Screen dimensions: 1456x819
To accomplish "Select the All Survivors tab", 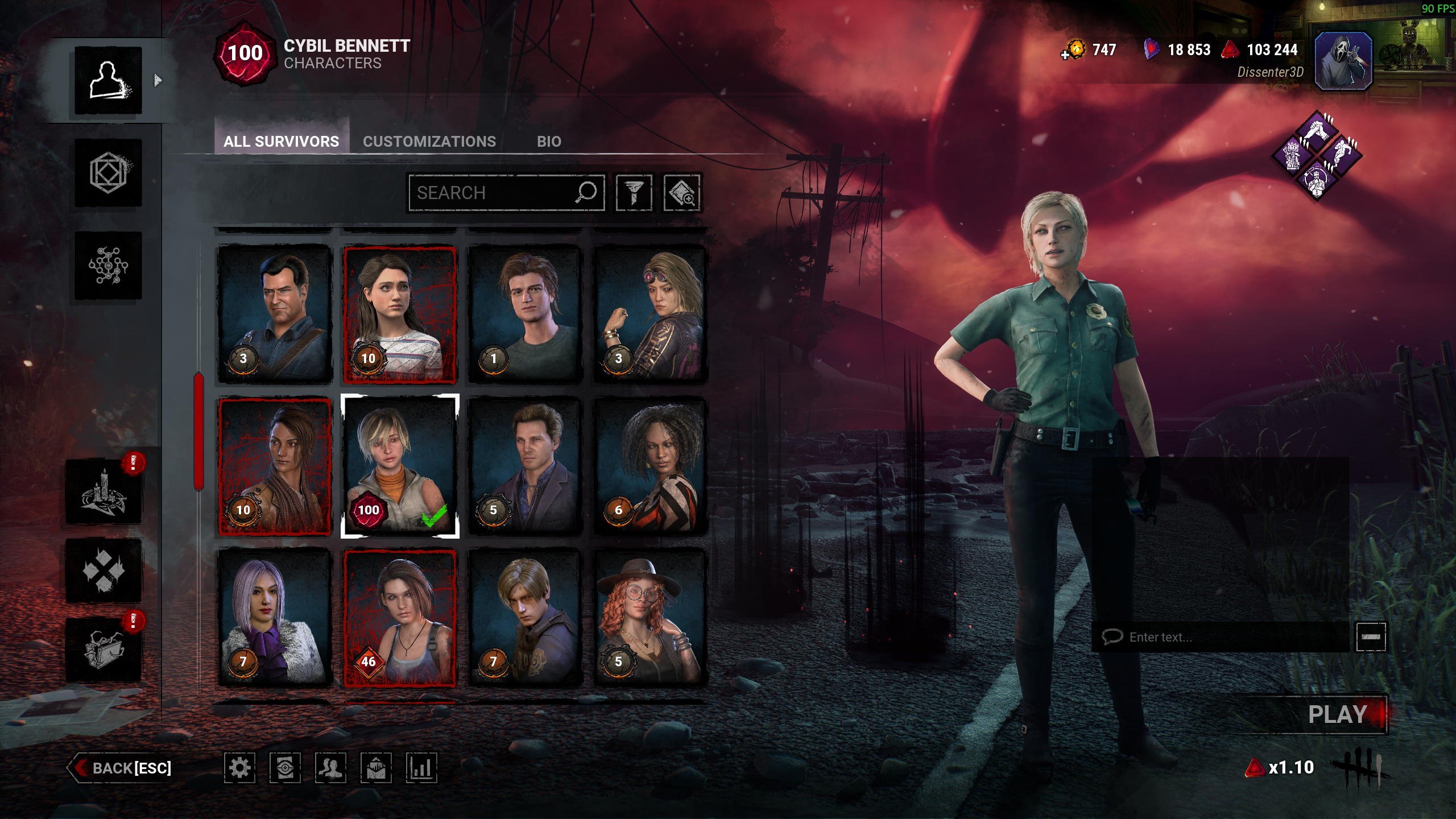I will click(281, 141).
